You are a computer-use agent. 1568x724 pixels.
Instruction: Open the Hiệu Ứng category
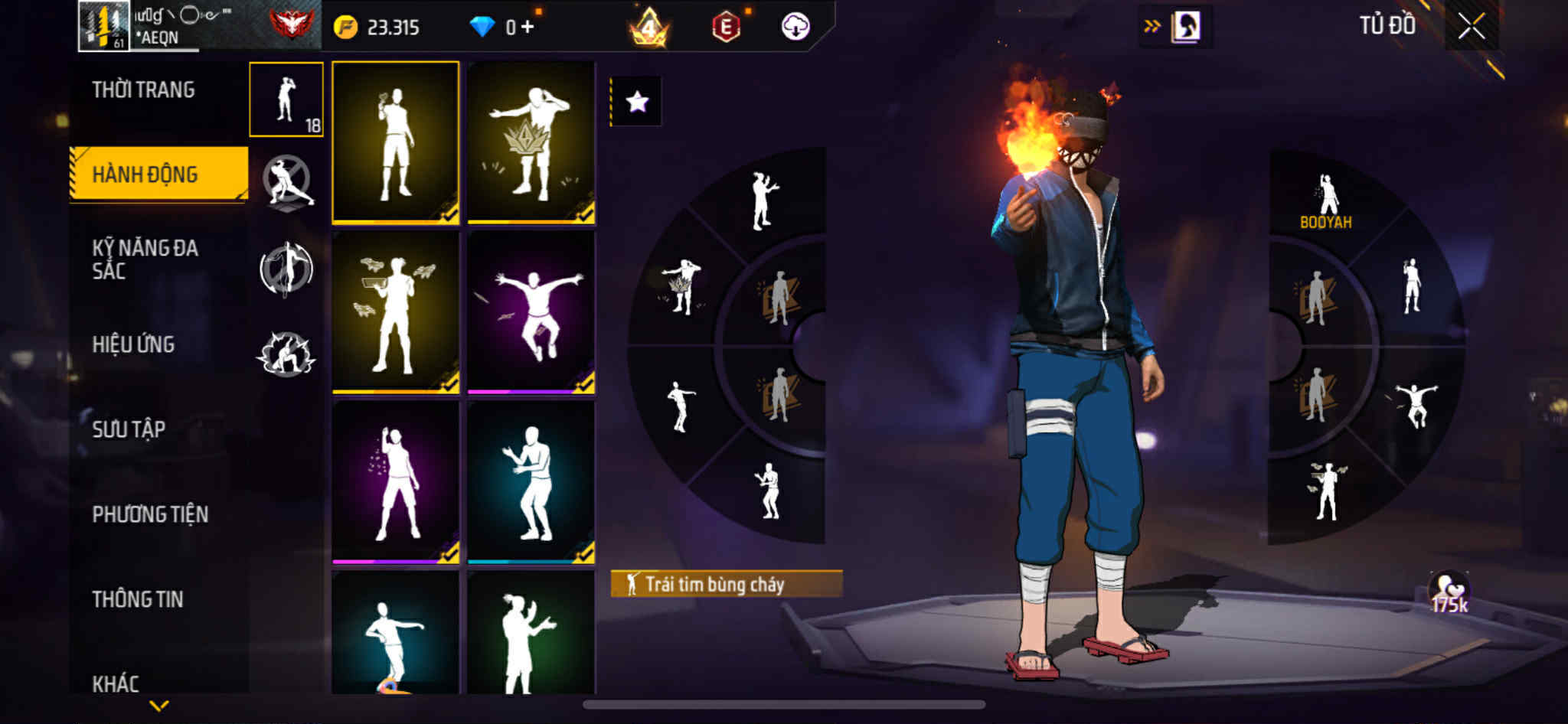pyautogui.click(x=133, y=344)
